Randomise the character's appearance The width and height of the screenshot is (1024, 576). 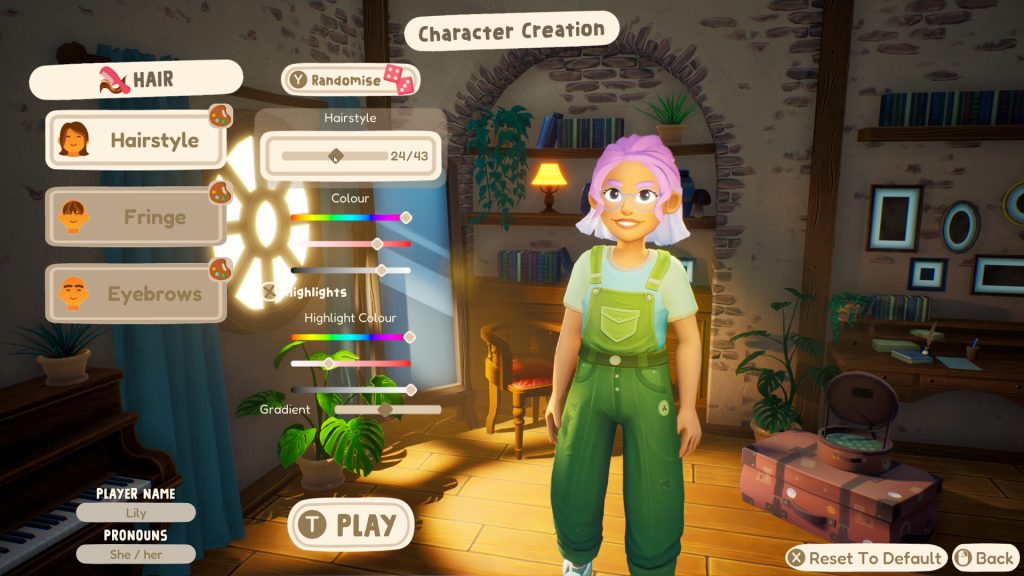[x=349, y=80]
